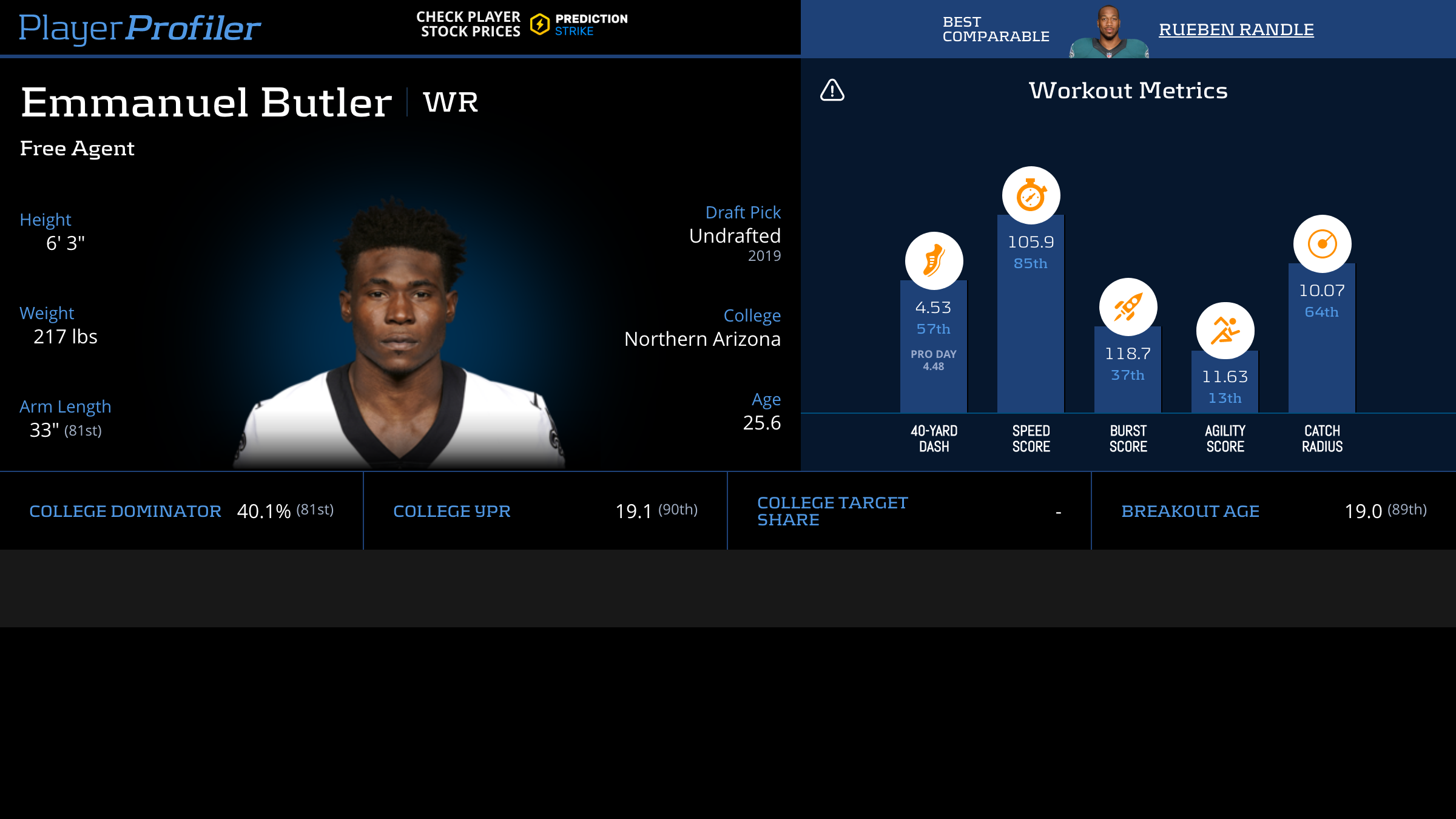Screen dimensions: 1456x819
Task: Open Rueben Randle's comparable player profile
Action: [1236, 29]
